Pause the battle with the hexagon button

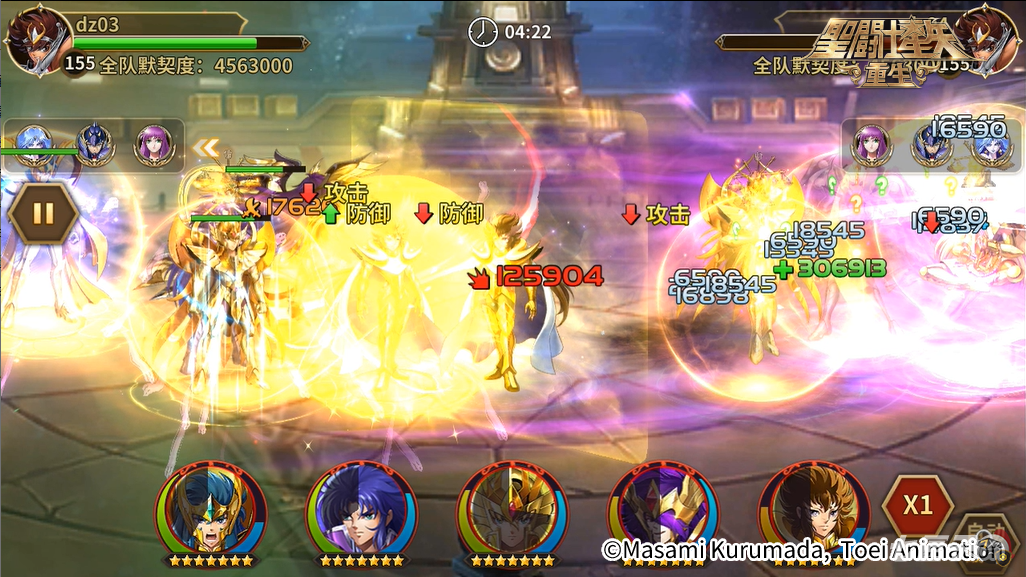(x=43, y=213)
